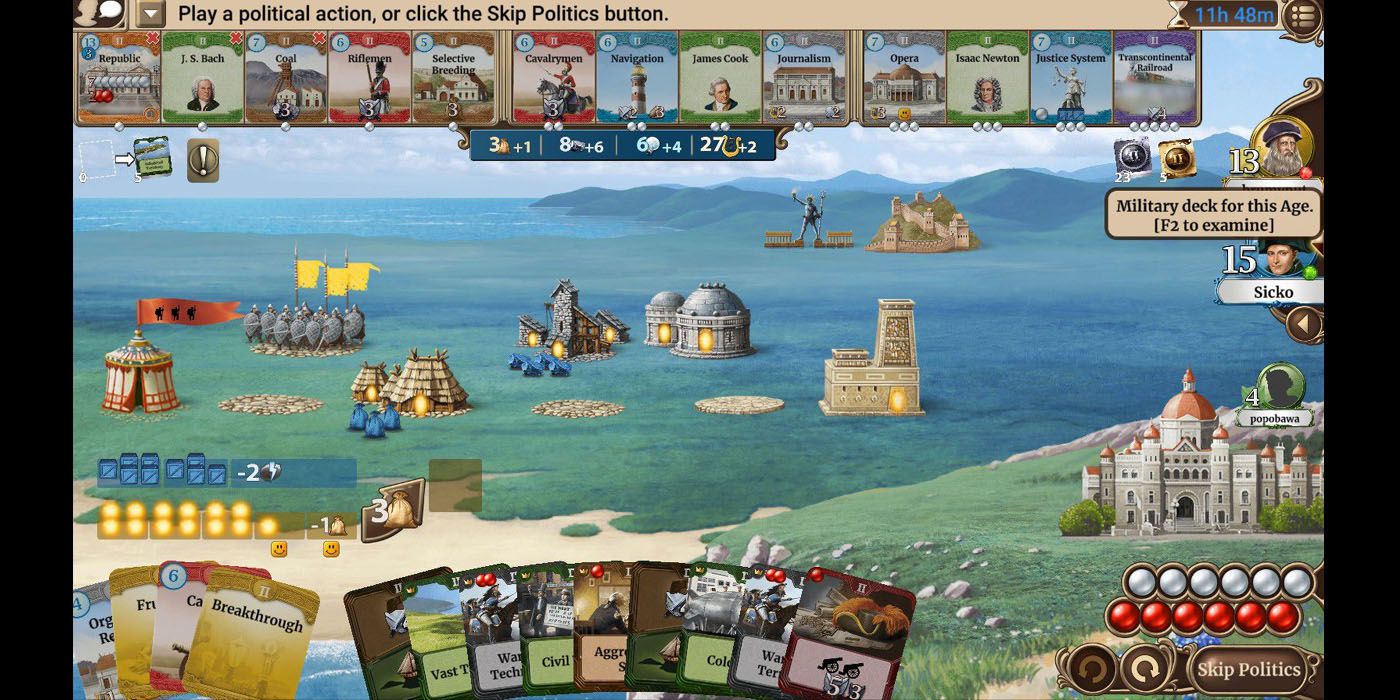This screenshot has height=700, width=1400.
Task: Expand the message log dropdown arrow
Action: [151, 14]
